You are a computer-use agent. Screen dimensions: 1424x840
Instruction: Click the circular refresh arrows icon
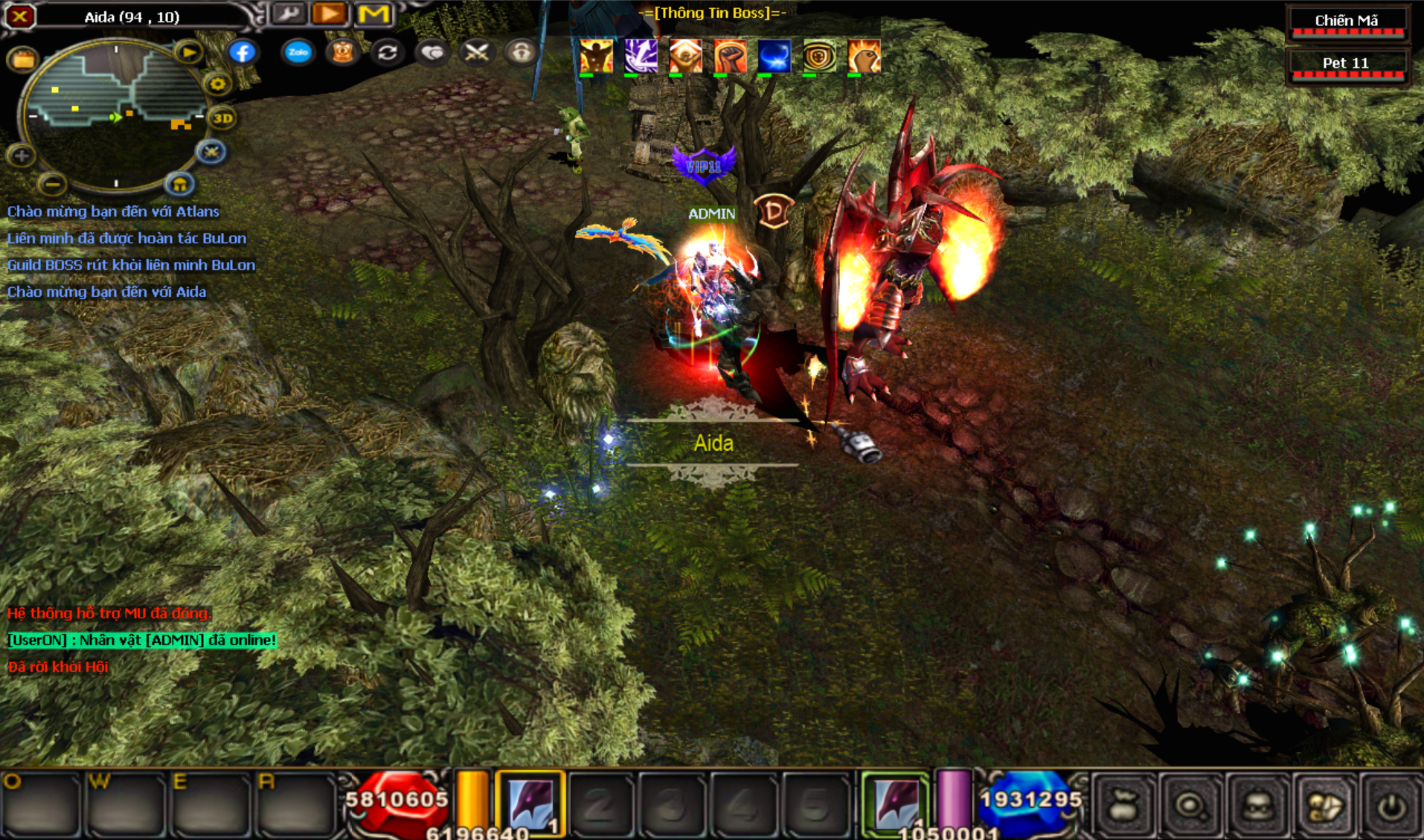[387, 52]
